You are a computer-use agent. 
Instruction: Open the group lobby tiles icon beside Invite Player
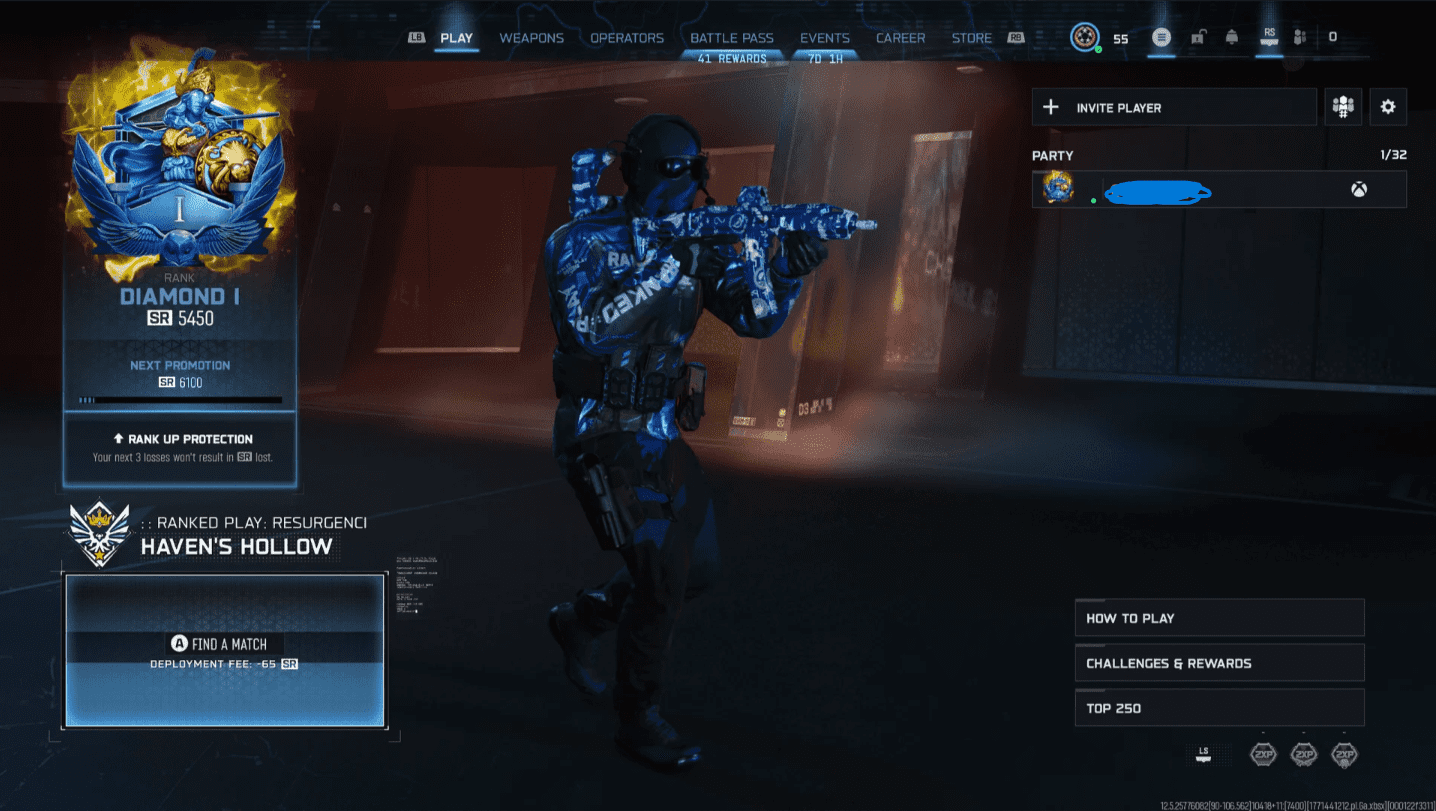(1343, 106)
